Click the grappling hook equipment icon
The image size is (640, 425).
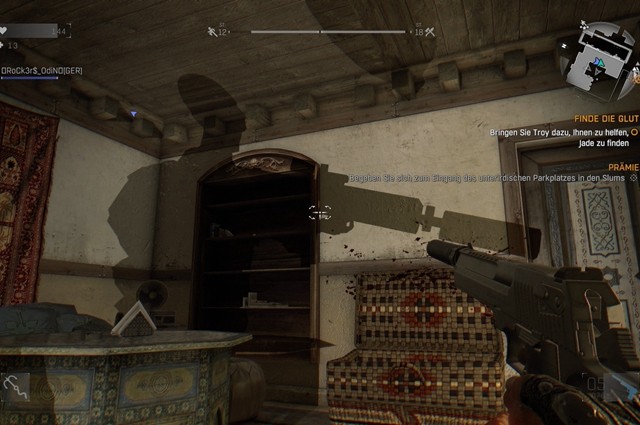tap(16, 385)
